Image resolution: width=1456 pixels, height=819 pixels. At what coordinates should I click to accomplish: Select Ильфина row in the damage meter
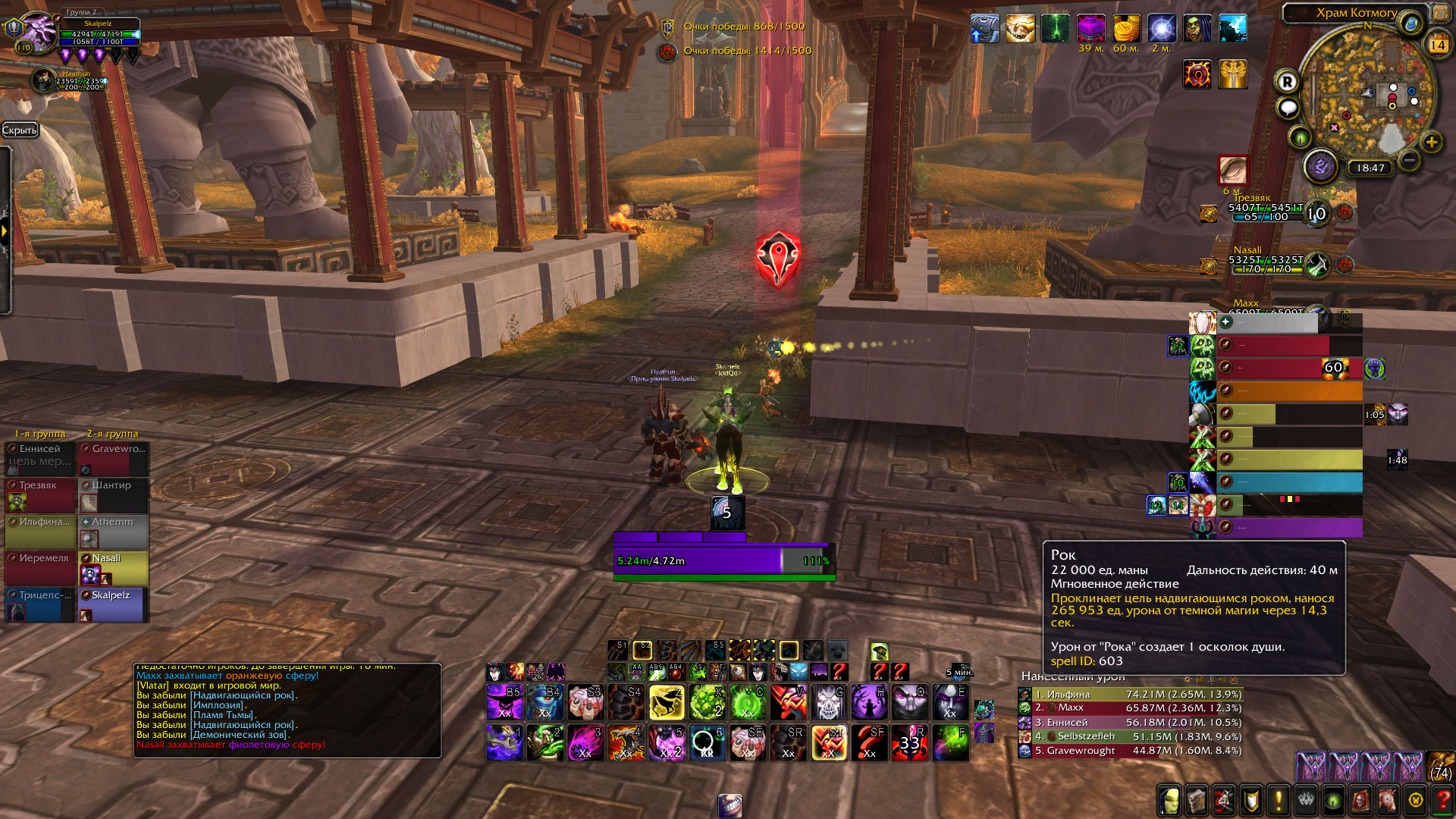[1130, 695]
